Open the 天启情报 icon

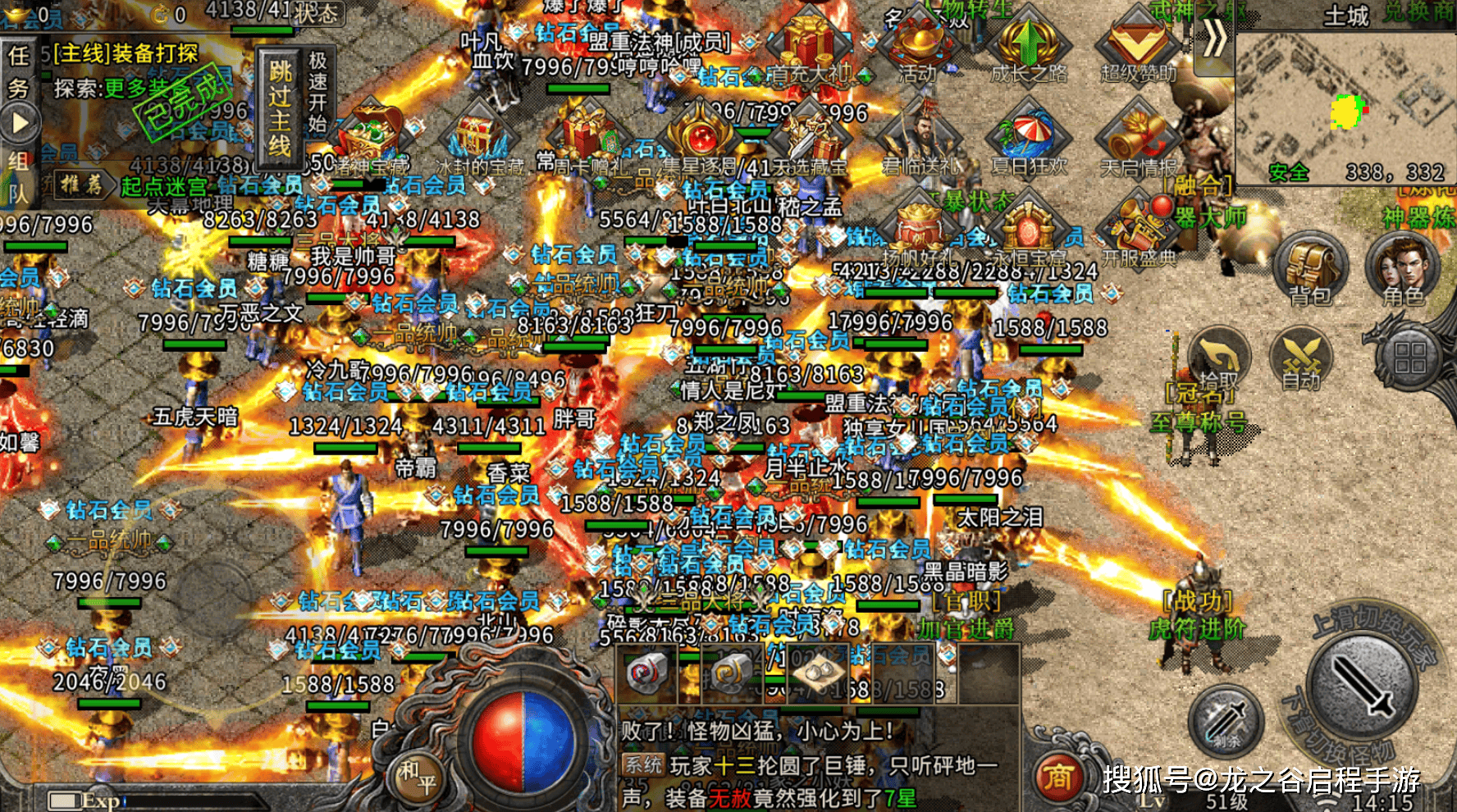pyautogui.click(x=1137, y=139)
